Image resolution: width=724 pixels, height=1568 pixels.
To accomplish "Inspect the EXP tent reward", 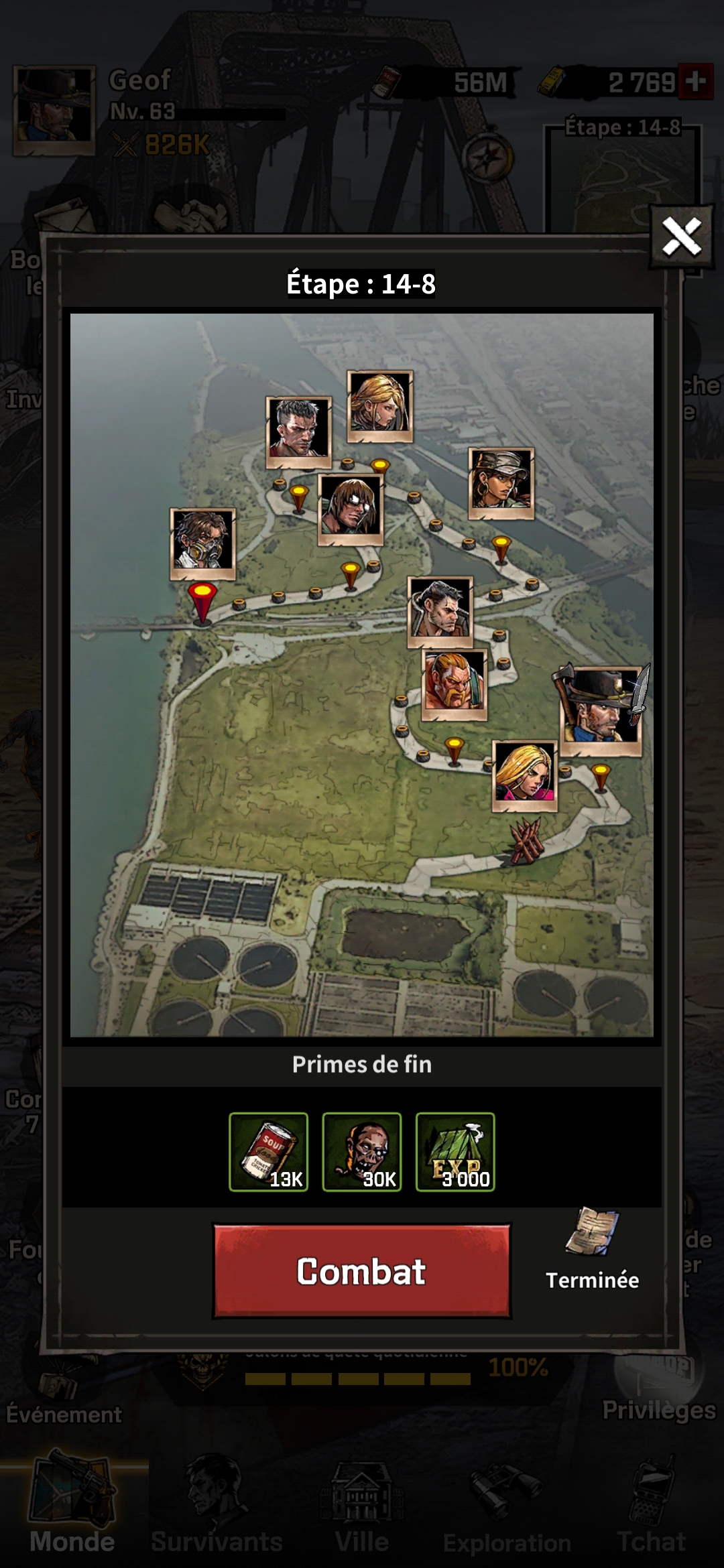I will [x=455, y=1152].
